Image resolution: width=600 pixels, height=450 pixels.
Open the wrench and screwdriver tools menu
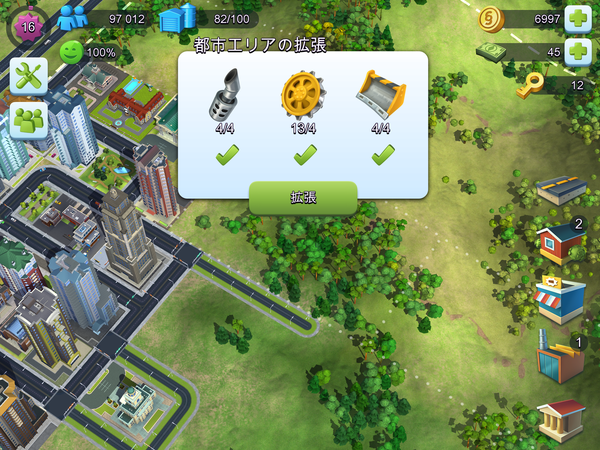pyautogui.click(x=29, y=76)
